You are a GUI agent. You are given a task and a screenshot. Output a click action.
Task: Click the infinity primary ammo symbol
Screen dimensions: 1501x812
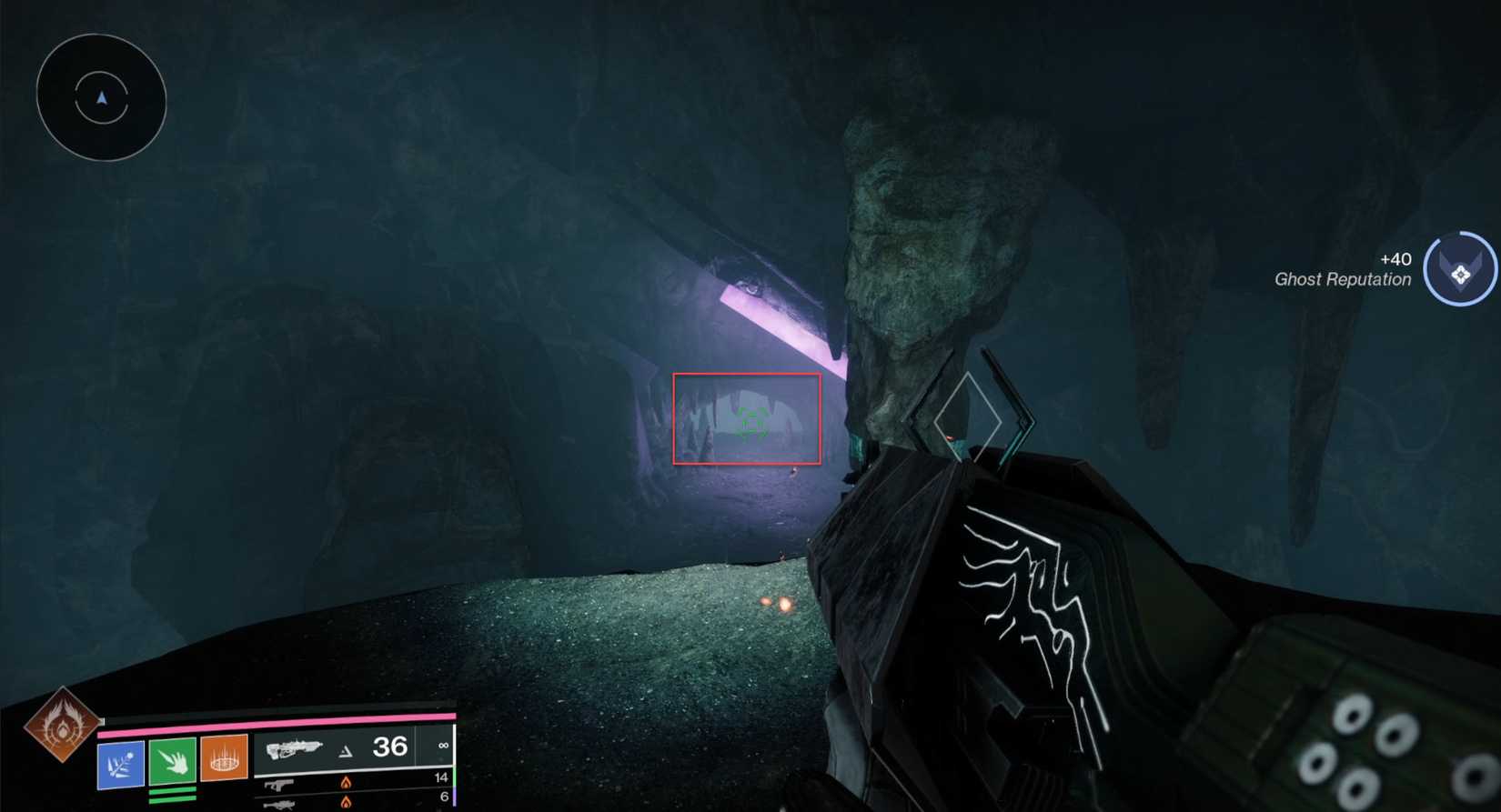[x=442, y=747]
